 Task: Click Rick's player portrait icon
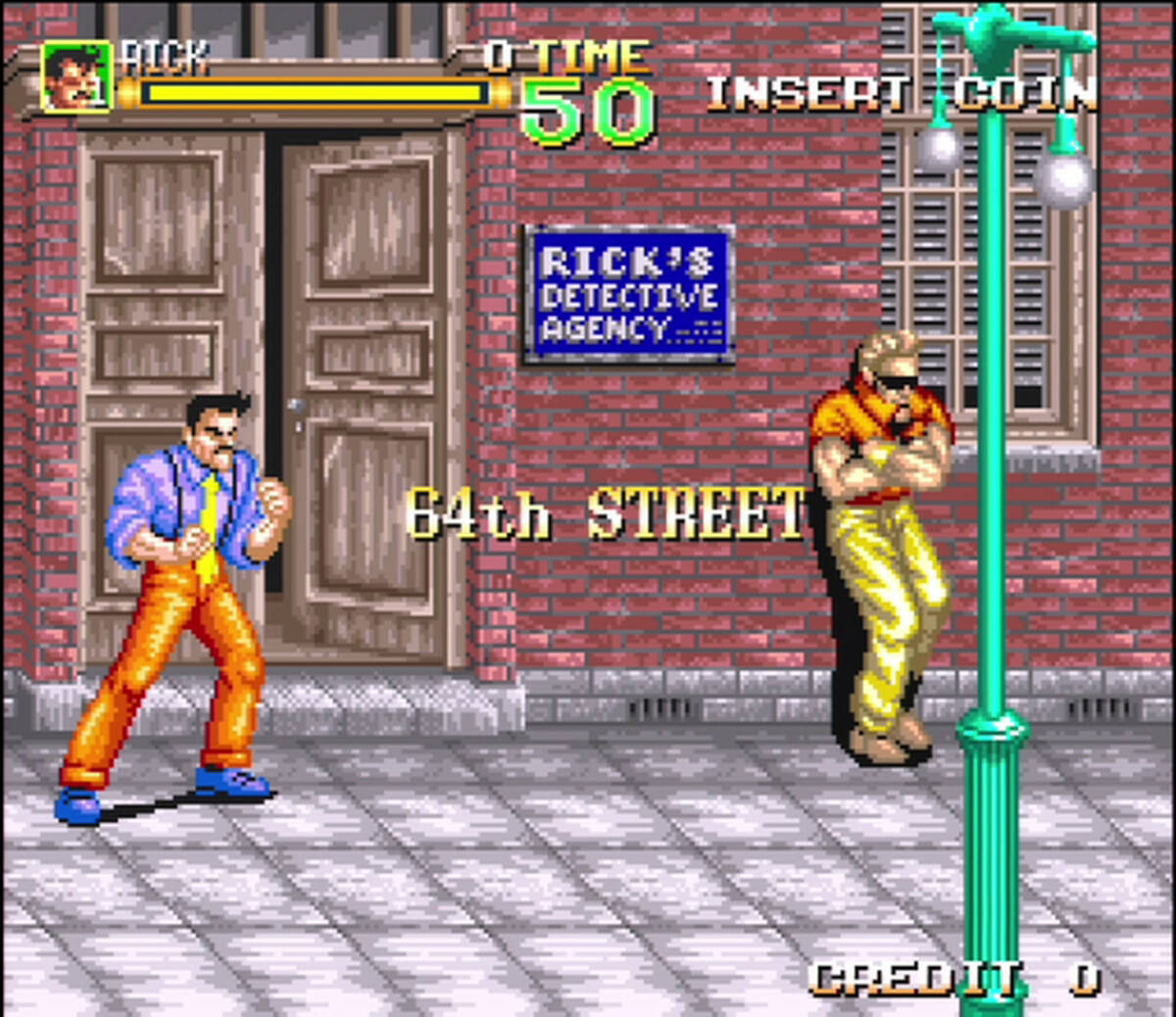pyautogui.click(x=75, y=76)
